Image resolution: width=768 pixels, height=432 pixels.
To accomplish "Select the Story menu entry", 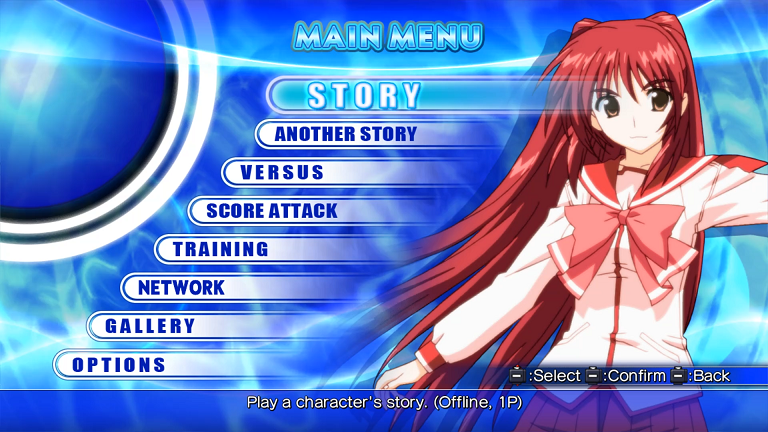I will (x=364, y=95).
